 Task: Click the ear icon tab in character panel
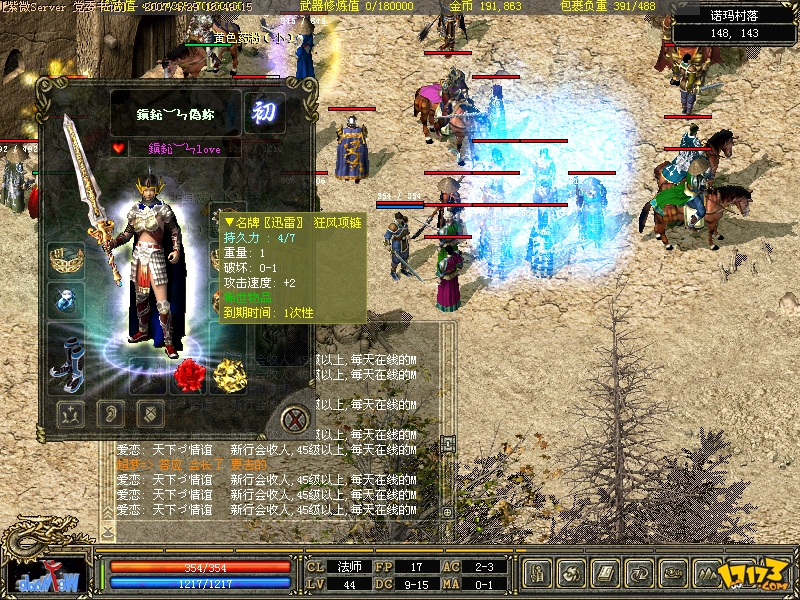coord(109,412)
